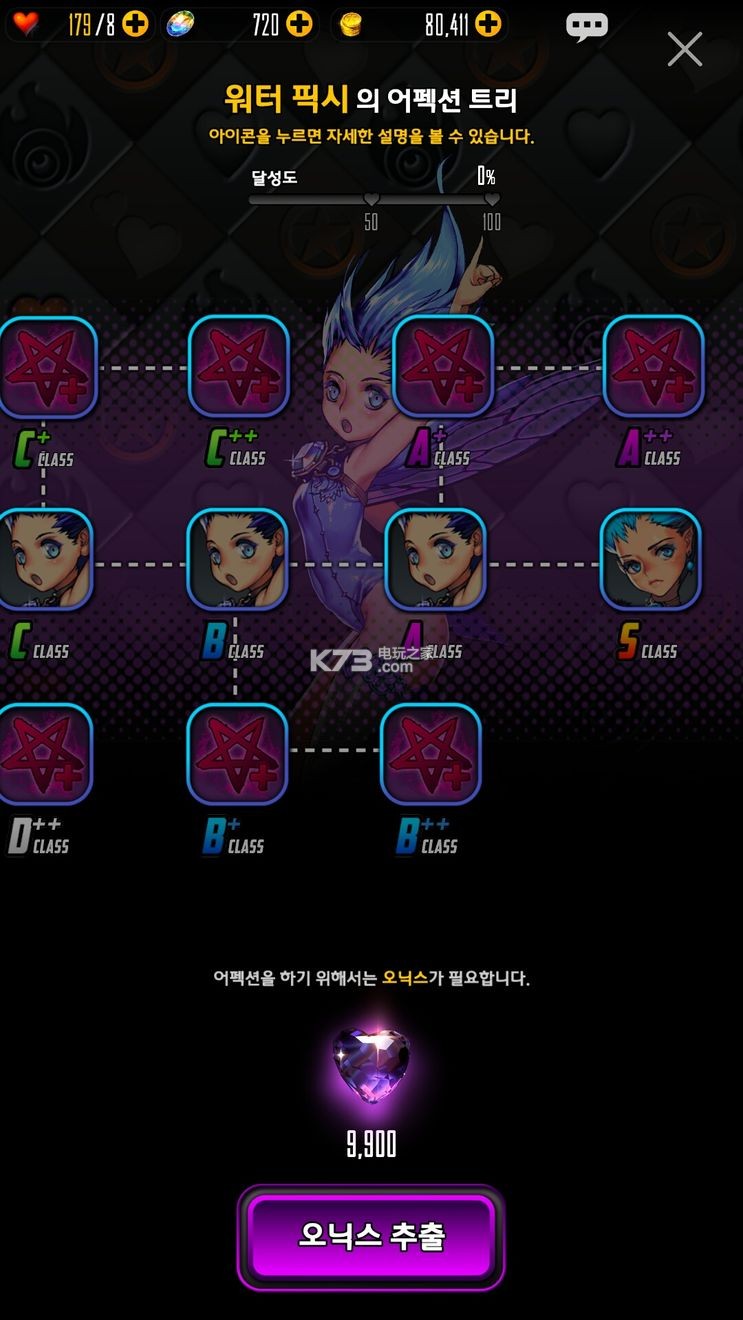Open the chat speech bubble
743x1320 pixels.
[587, 27]
